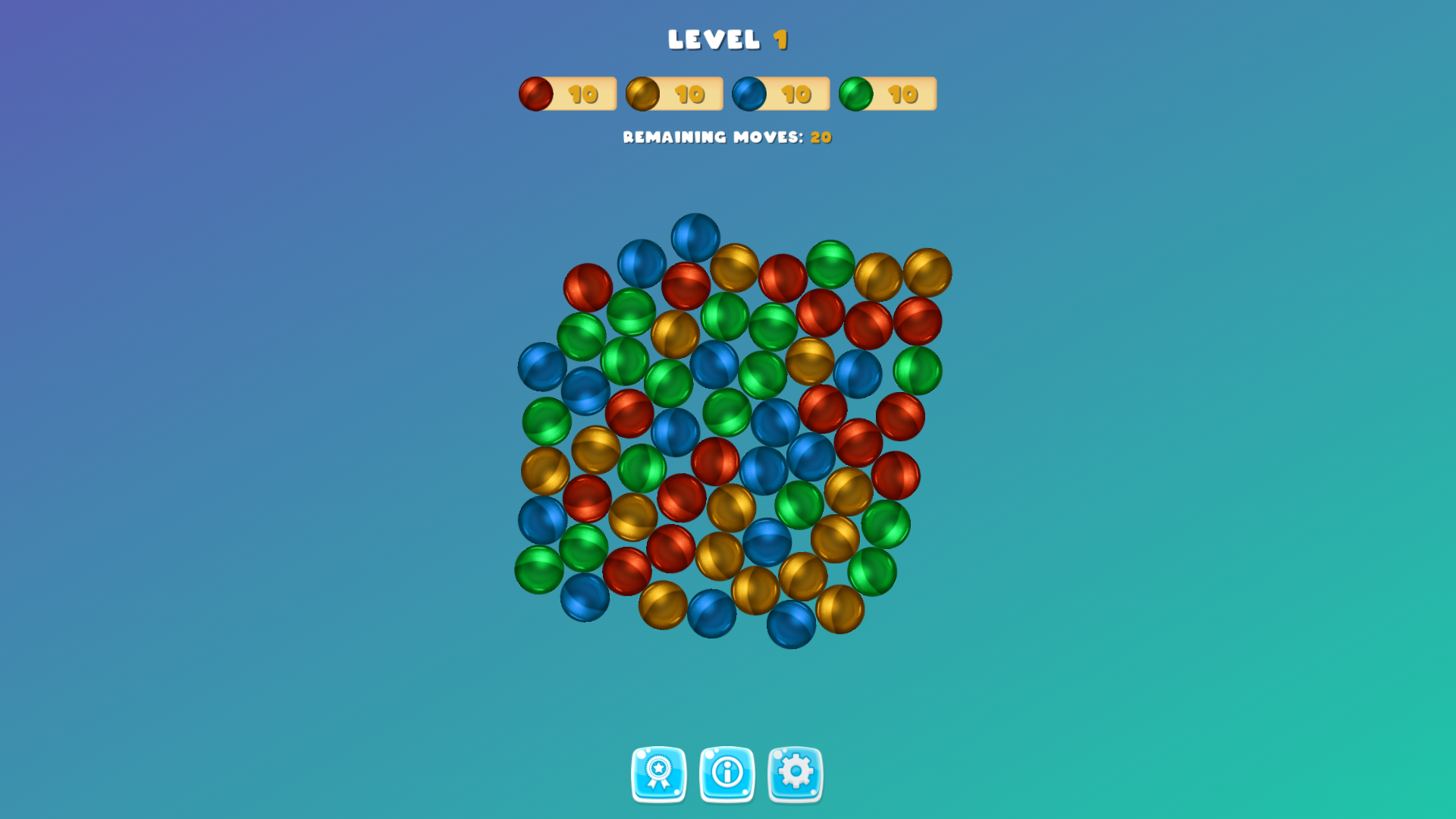Click the gold bubble counter icon

(x=642, y=93)
